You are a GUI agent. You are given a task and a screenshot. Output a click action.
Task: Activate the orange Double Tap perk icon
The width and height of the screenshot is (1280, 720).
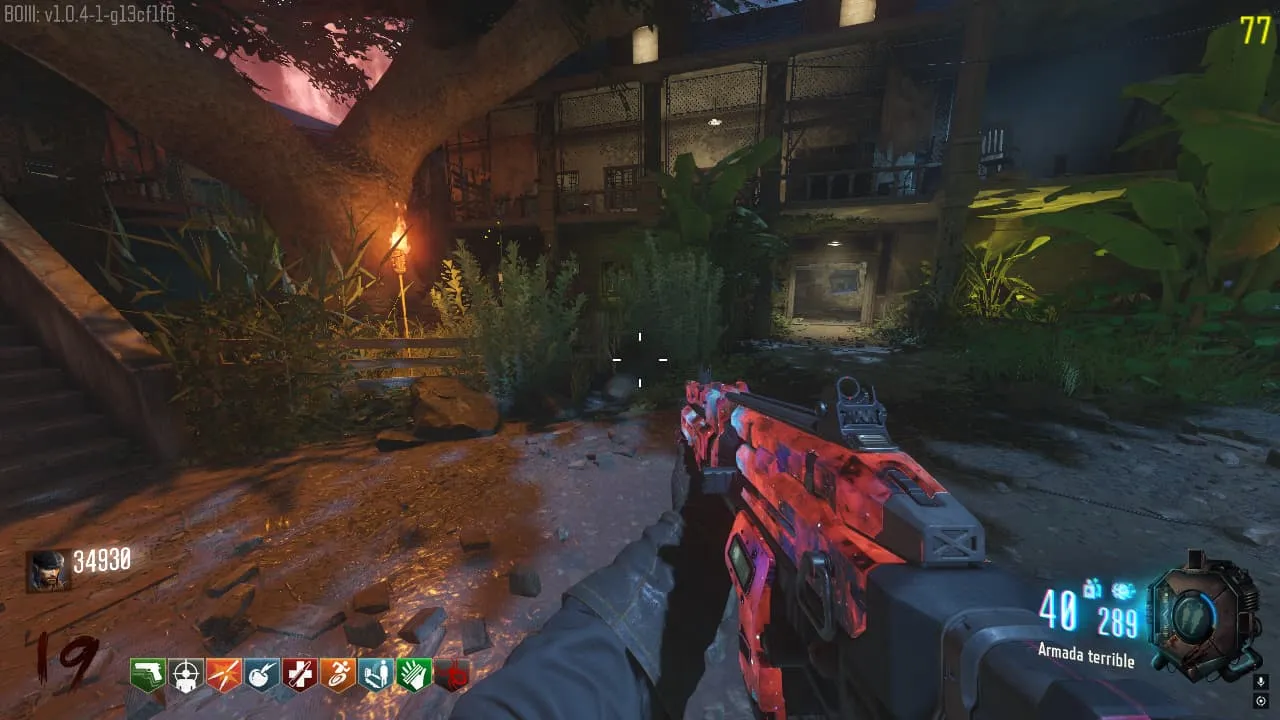(223, 674)
